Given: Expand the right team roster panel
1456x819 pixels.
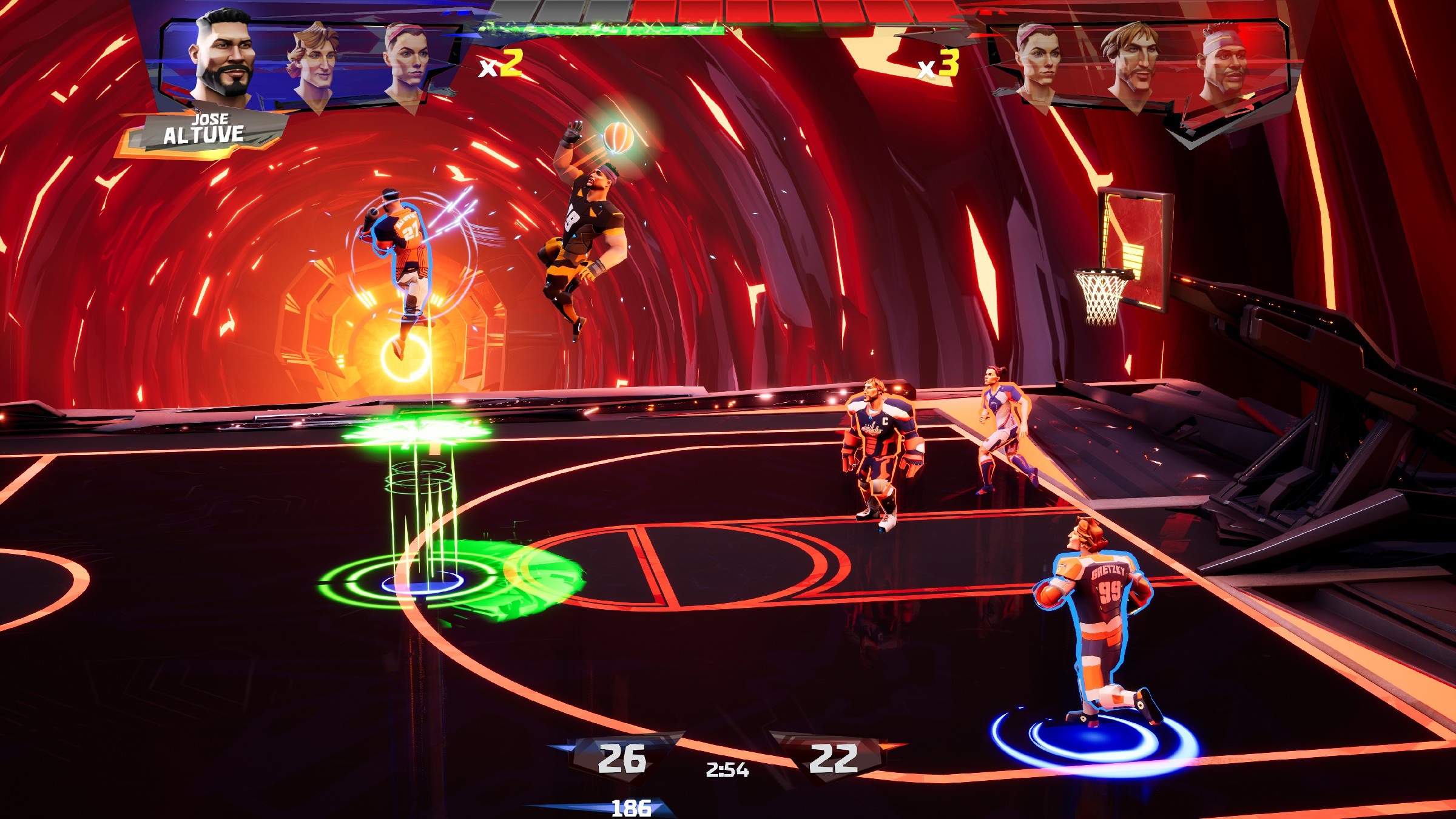Looking at the screenshot, I should [x=1141, y=58].
